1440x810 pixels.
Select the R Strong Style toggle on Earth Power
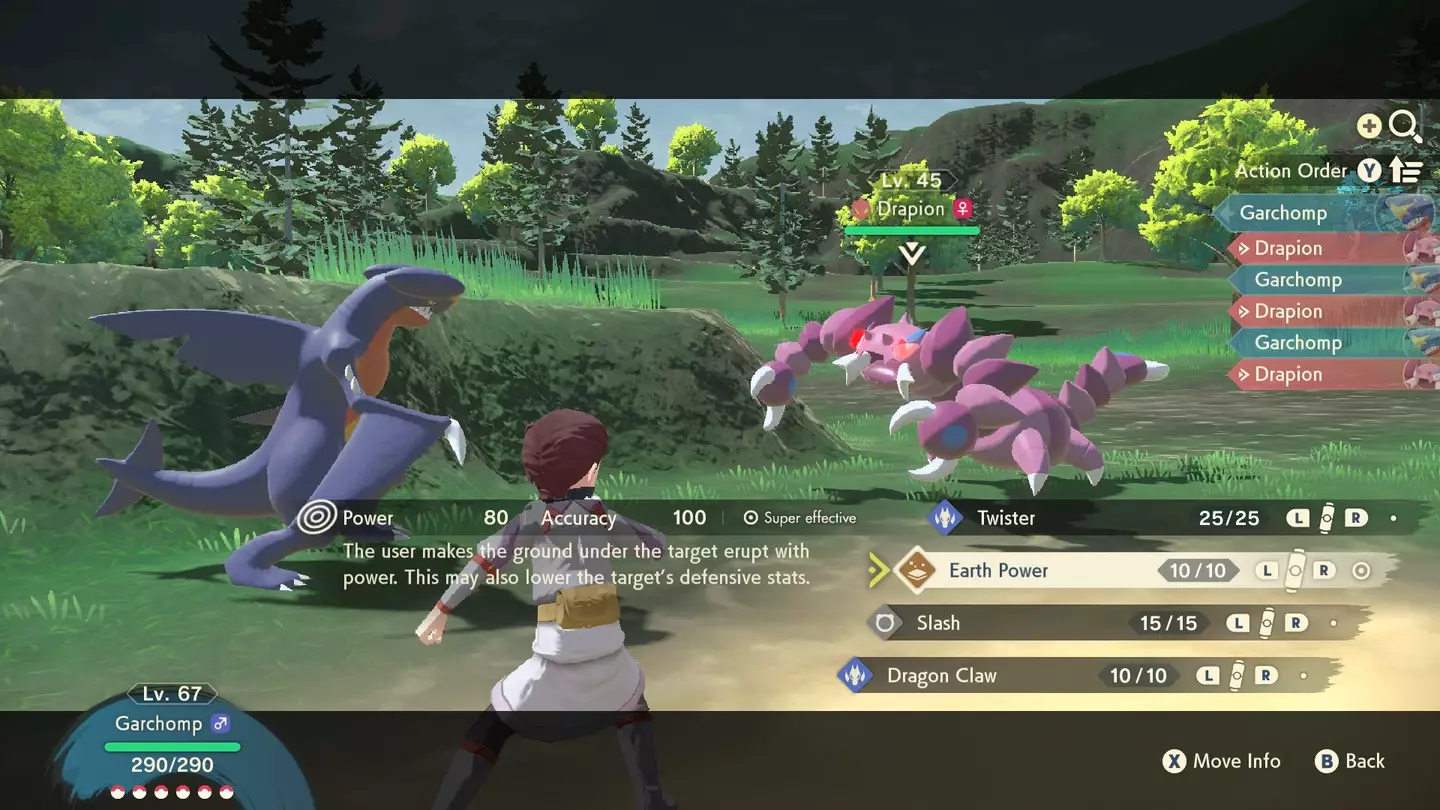tap(1326, 570)
